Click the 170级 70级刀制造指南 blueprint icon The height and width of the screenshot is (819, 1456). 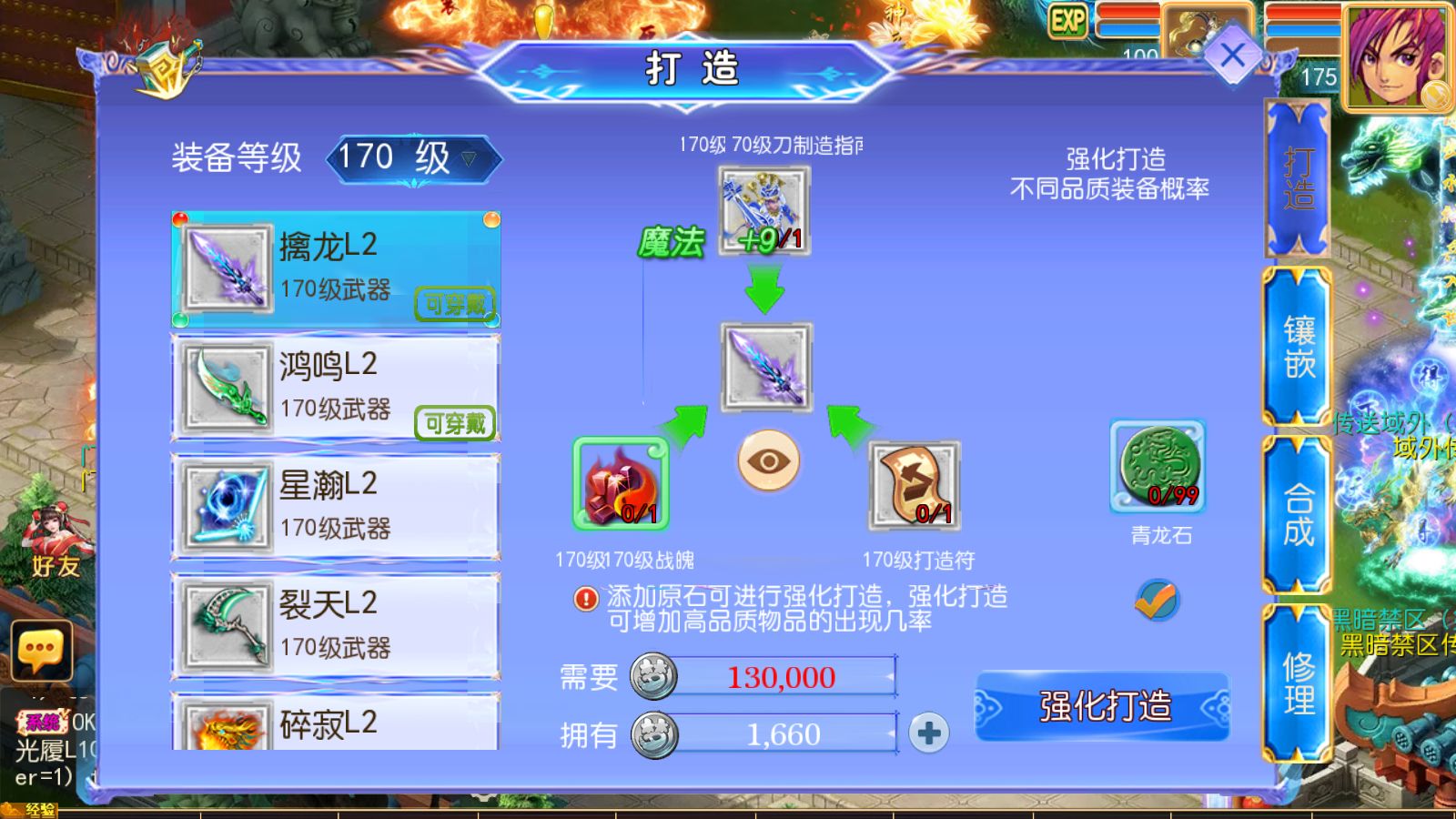763,212
